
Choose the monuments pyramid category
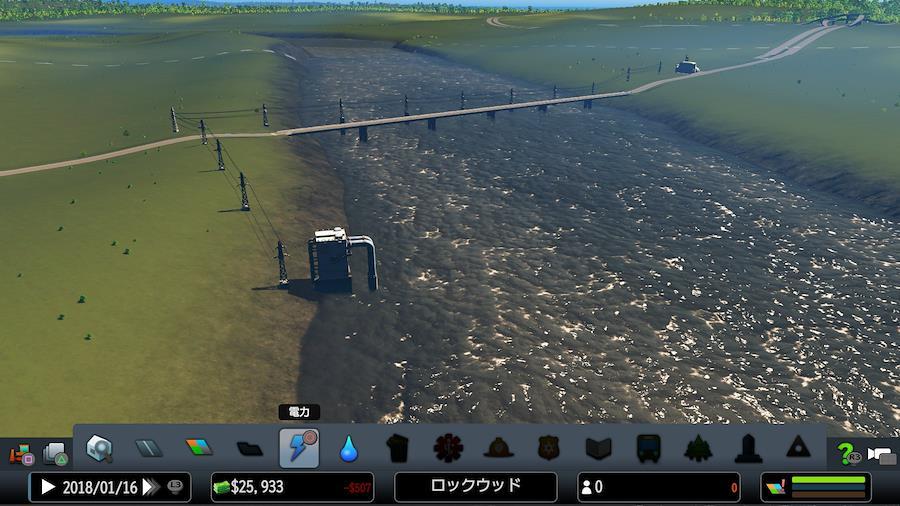[x=798, y=448]
